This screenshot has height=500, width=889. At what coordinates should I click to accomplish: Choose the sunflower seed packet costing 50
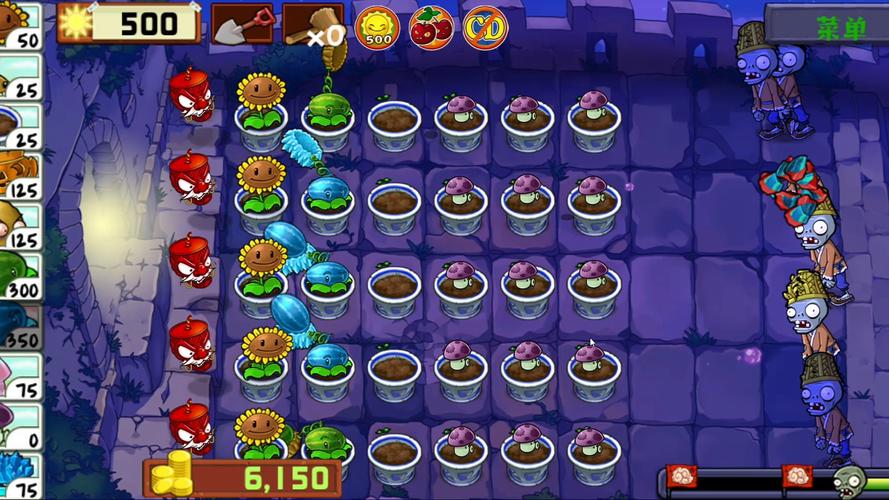[20, 25]
